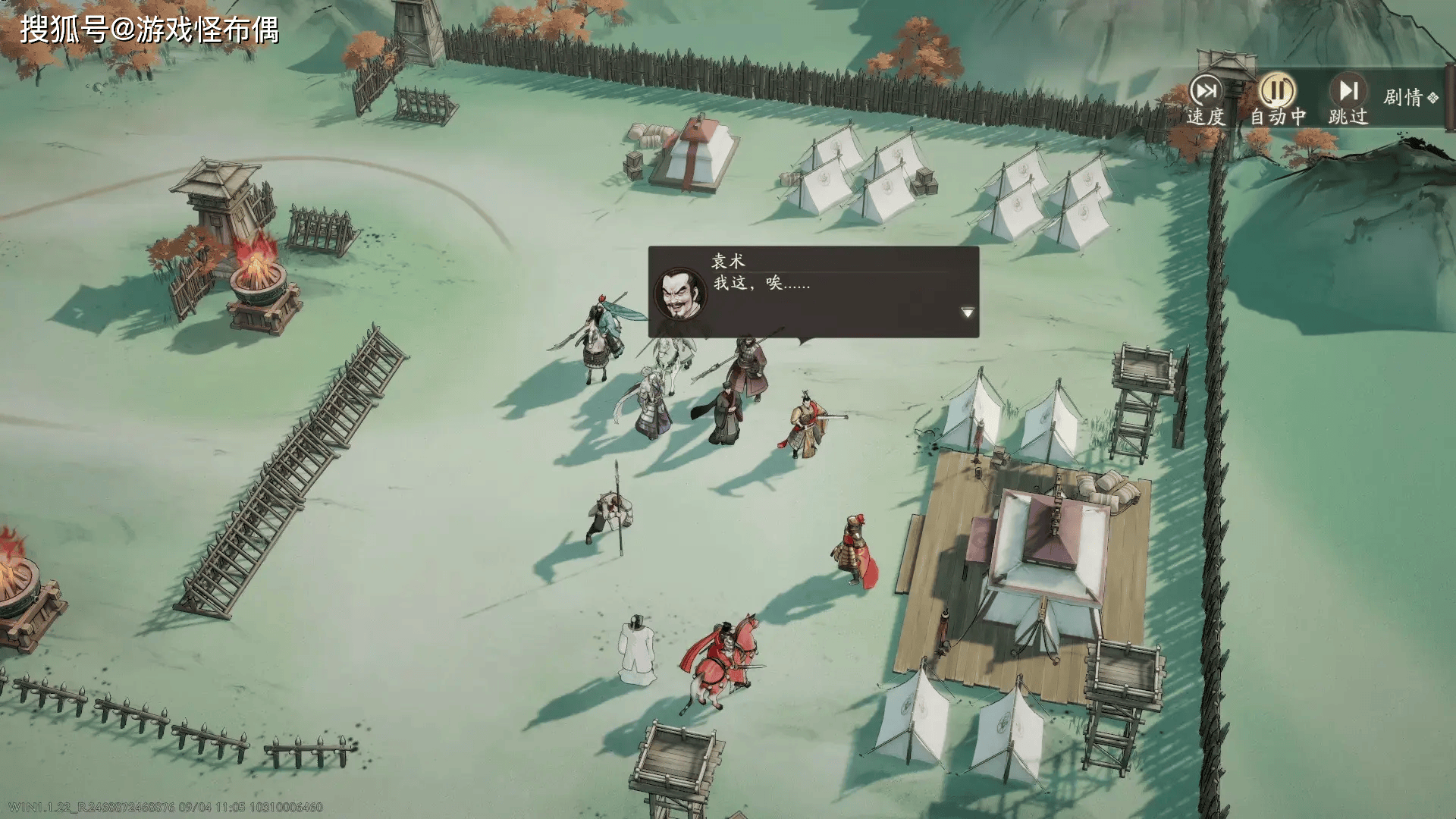This screenshot has width=1456, height=819.
Task: Advance dialogue using the white arrow
Action: tap(967, 312)
